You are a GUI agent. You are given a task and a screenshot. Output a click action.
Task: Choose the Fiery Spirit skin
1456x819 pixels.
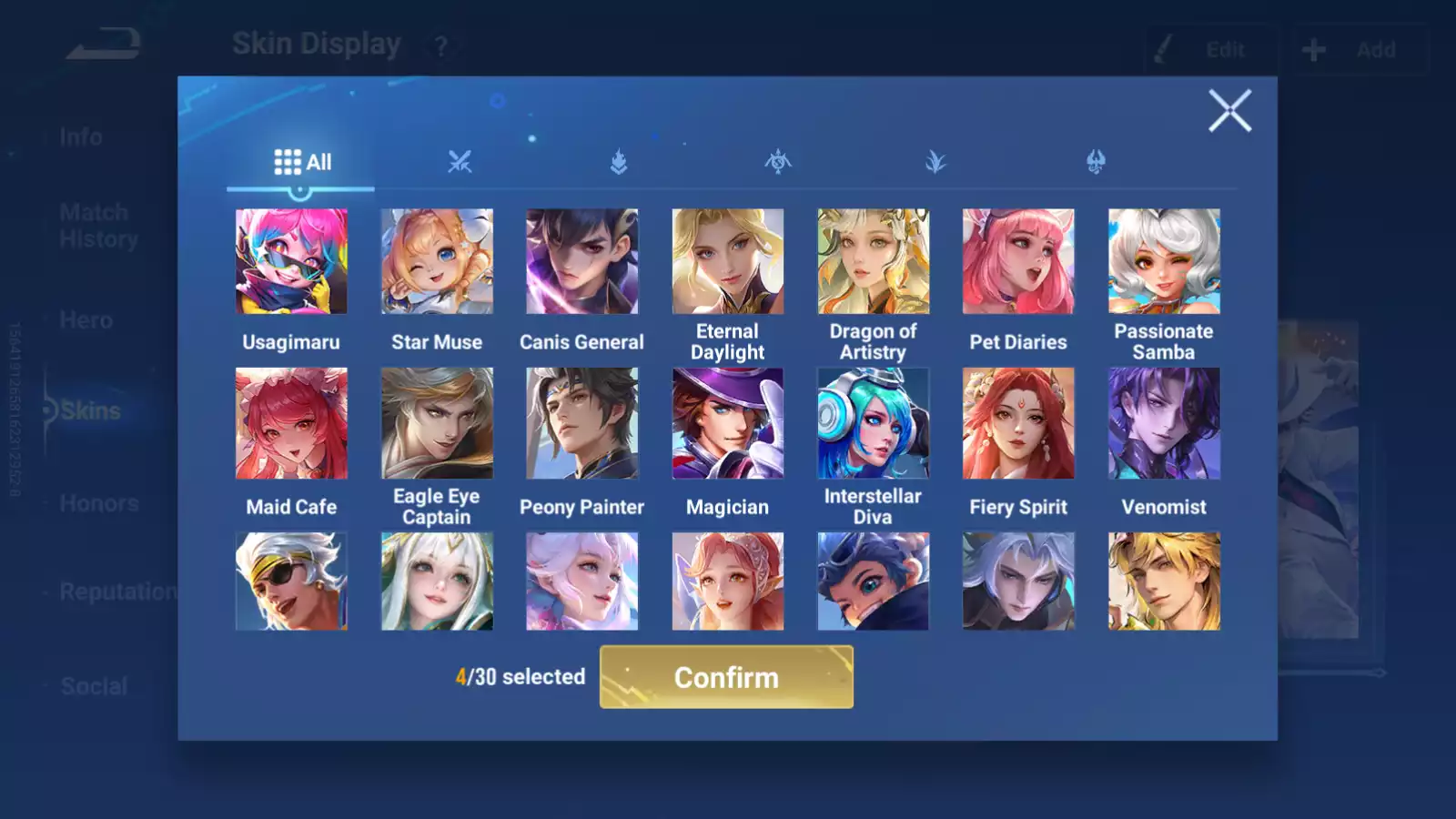(x=1018, y=423)
